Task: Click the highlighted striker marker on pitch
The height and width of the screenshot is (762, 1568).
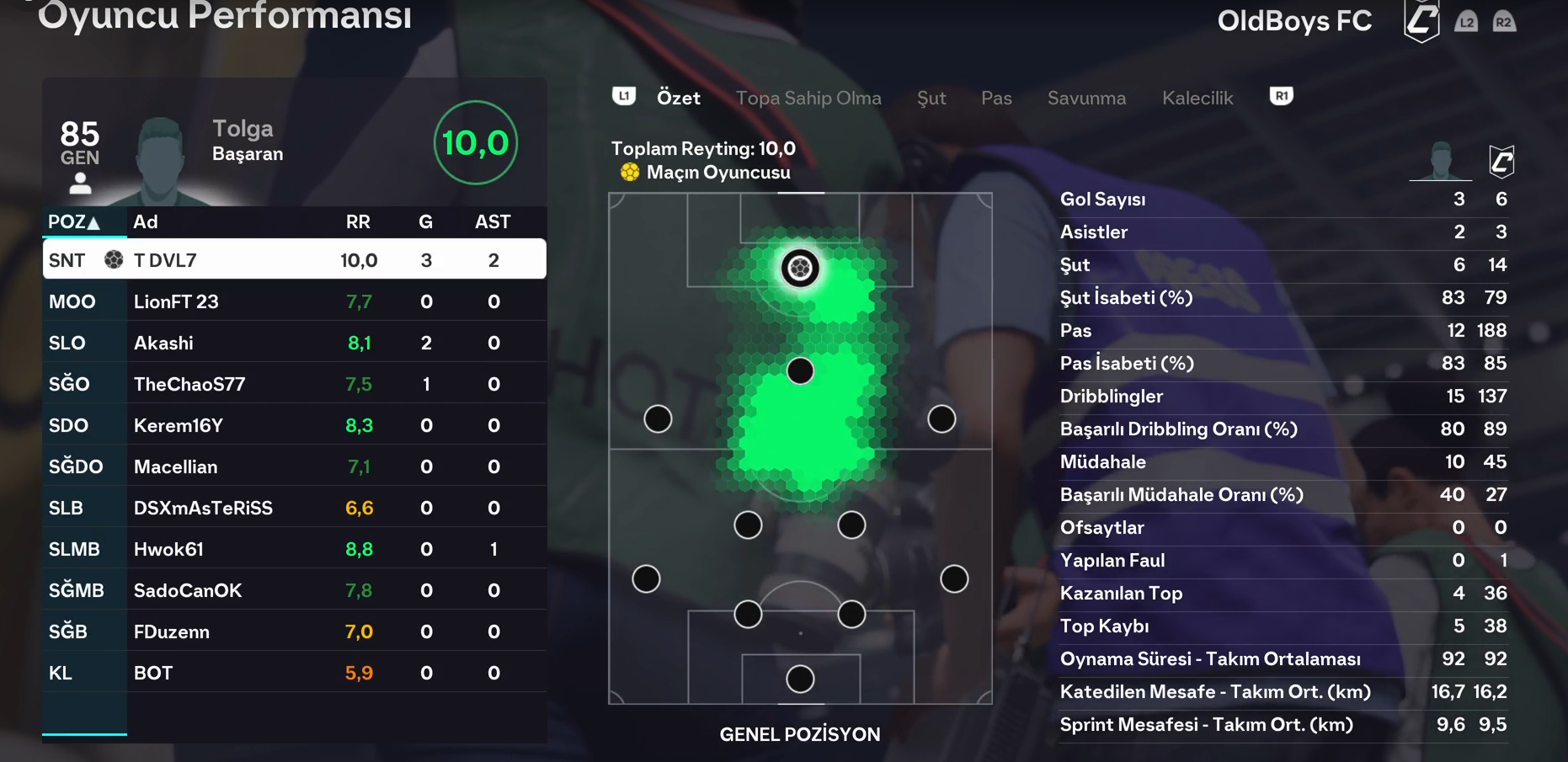Action: pos(800,269)
